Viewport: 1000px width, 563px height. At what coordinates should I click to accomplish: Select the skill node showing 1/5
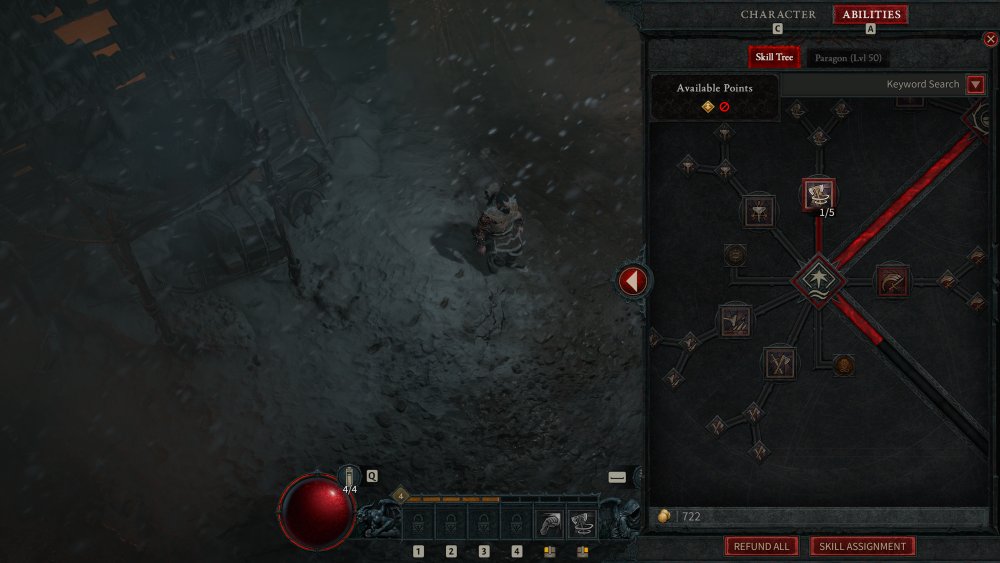pyautogui.click(x=819, y=194)
